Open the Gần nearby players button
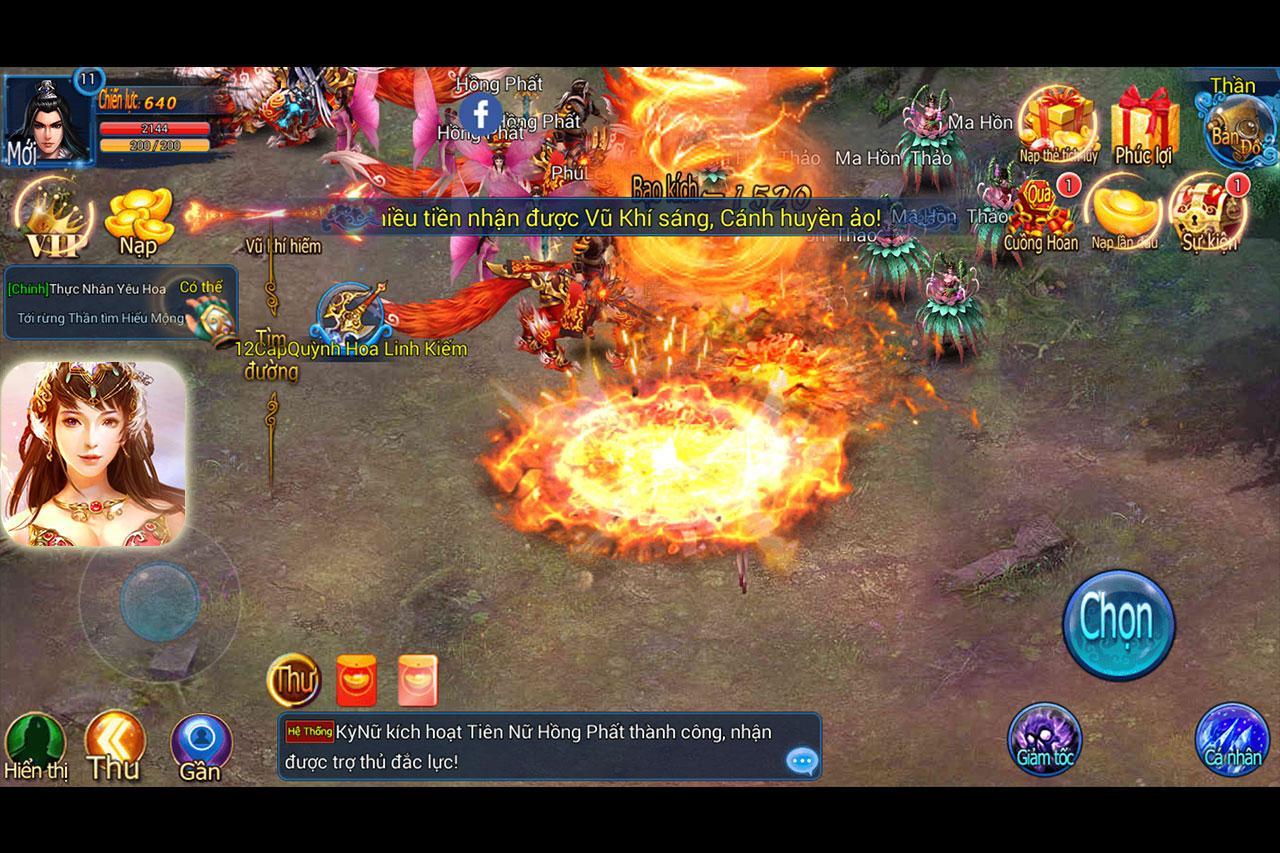Screen dimensions: 1280x853 click(x=201, y=746)
